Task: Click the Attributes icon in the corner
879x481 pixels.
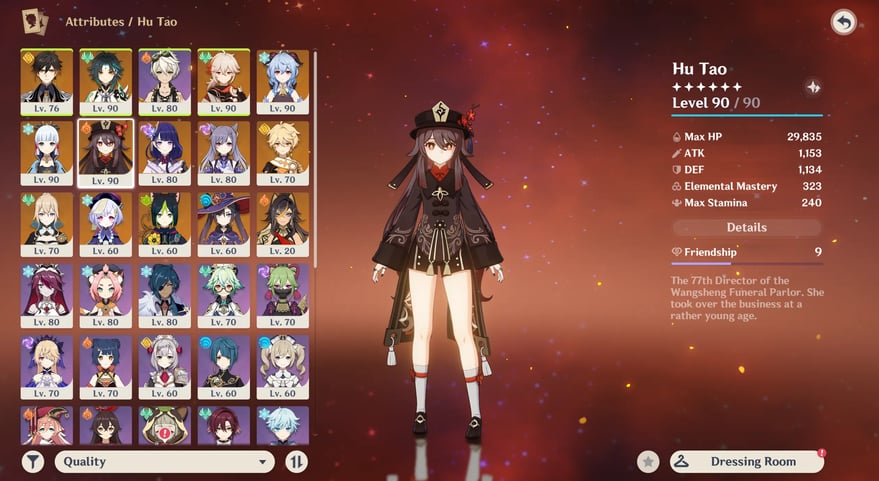Action: [x=35, y=20]
